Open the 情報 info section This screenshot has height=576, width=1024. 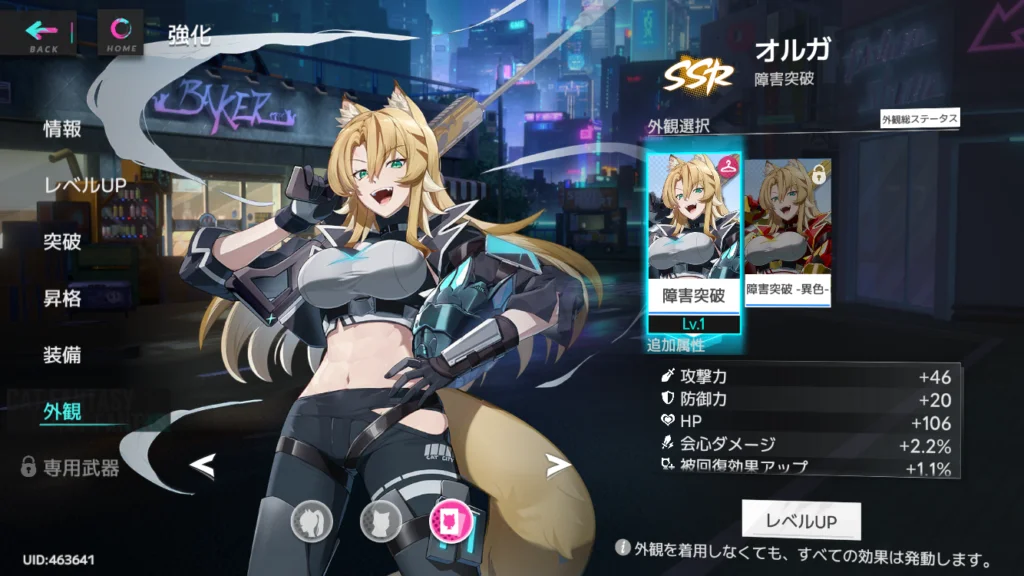tap(62, 129)
